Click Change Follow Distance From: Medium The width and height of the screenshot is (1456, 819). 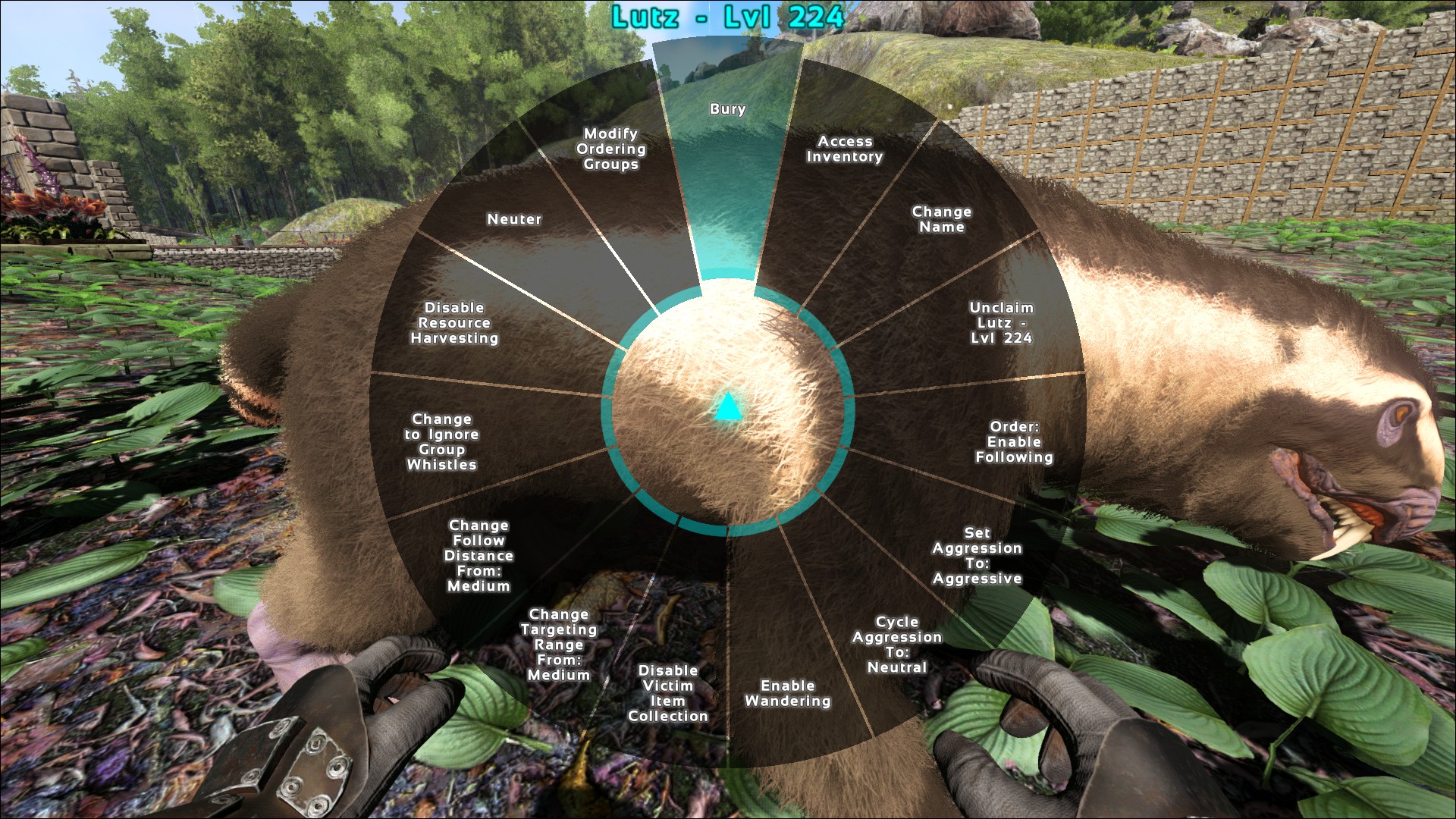coord(479,556)
